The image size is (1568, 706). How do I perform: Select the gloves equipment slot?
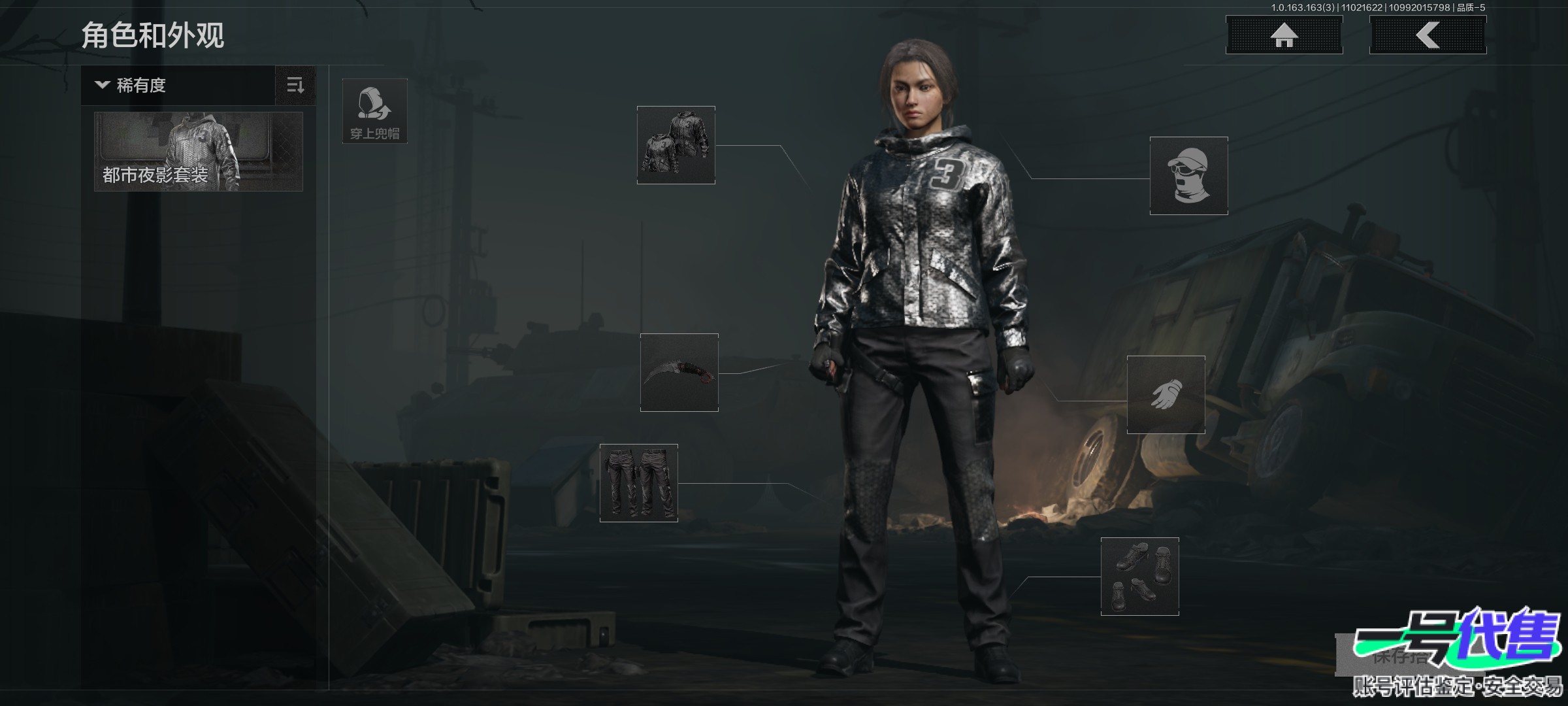tap(1166, 395)
